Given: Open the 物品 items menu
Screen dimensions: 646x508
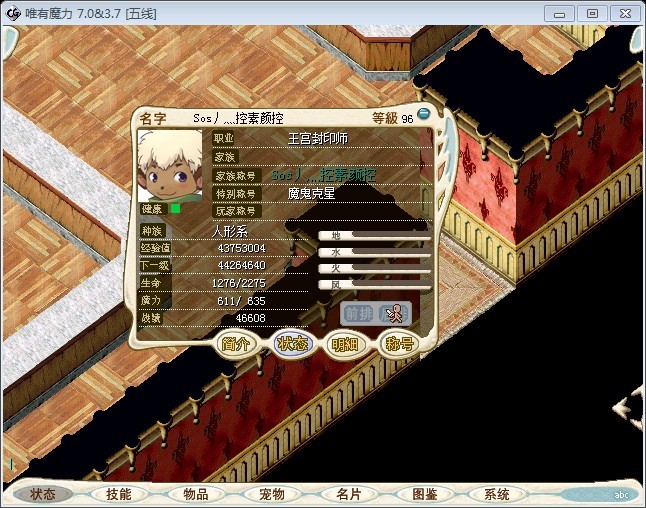Looking at the screenshot, I should [x=195, y=494].
